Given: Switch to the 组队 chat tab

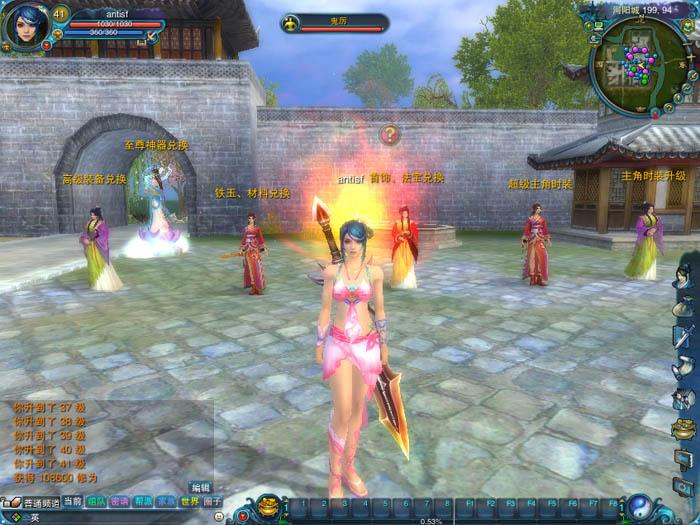Looking at the screenshot, I should click(x=96, y=501).
